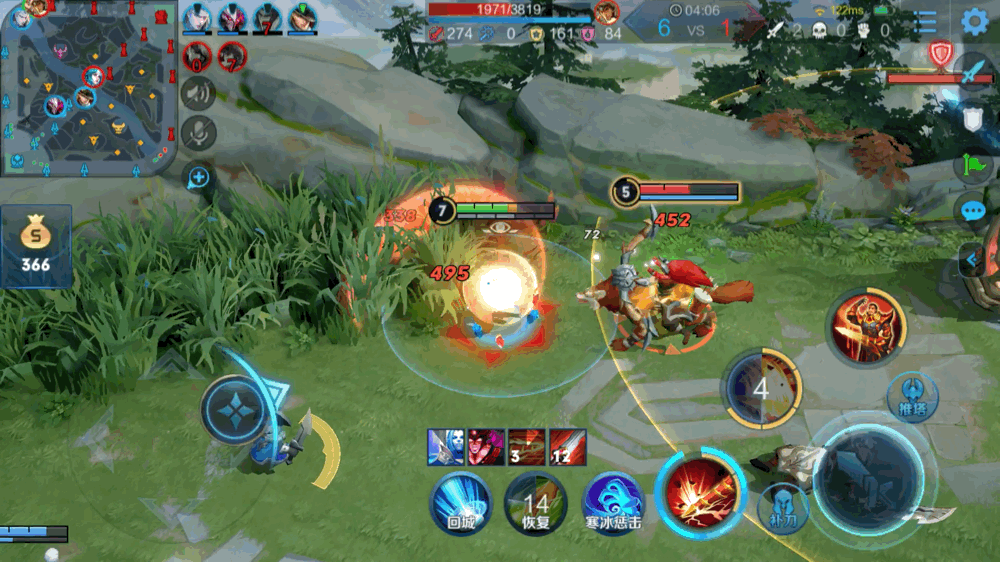
Task: Open the quick chat bubble
Action: coord(972,211)
